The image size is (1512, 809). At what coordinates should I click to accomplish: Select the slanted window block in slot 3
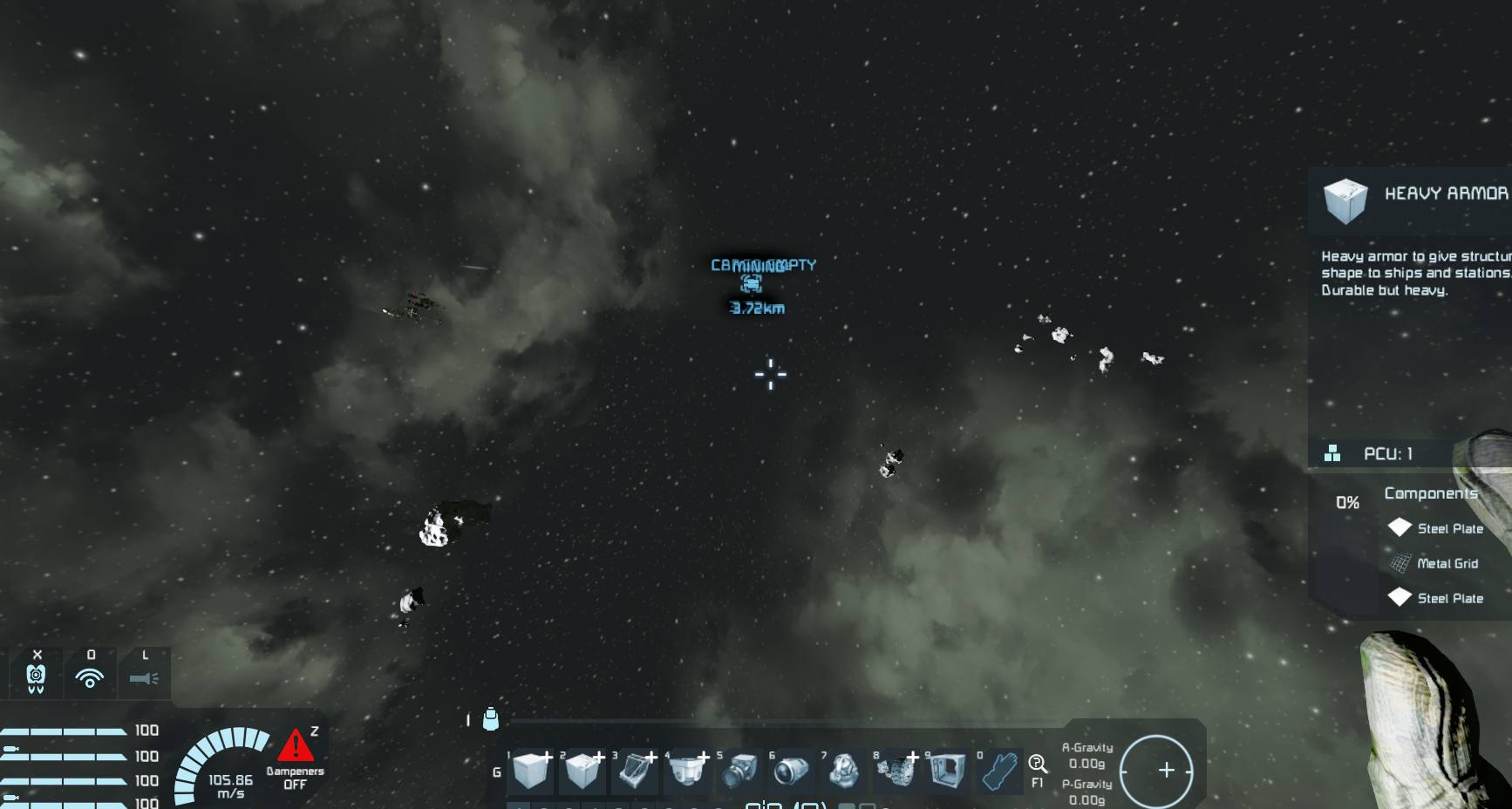(x=635, y=771)
